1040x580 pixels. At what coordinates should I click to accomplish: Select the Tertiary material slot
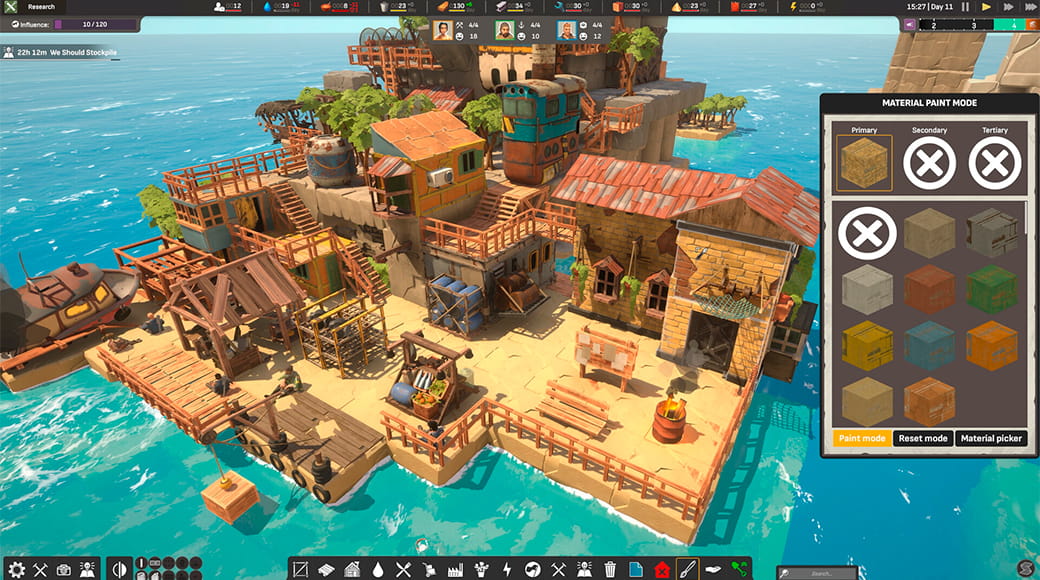tap(995, 163)
